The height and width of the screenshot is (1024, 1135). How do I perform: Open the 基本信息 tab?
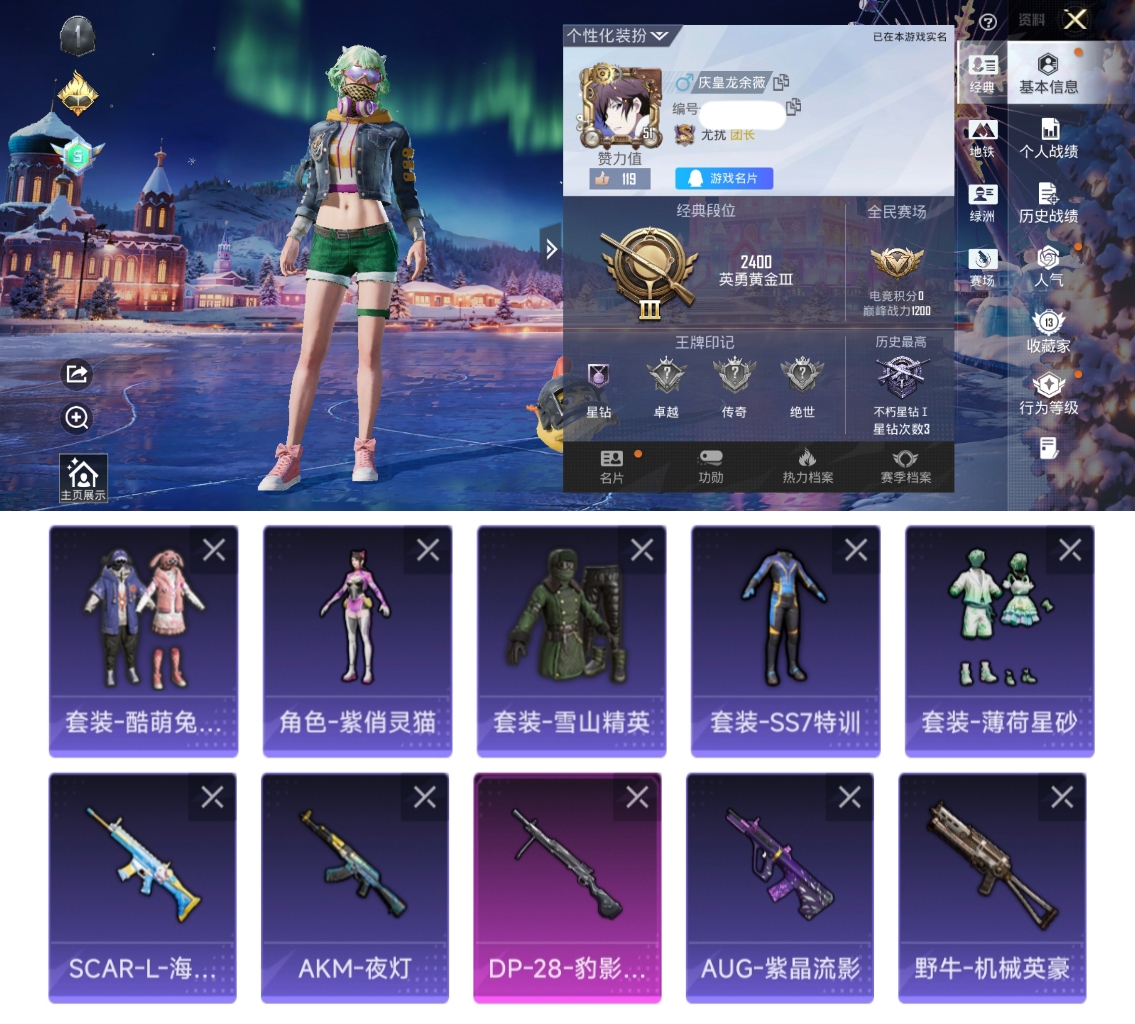pyautogui.click(x=1048, y=75)
